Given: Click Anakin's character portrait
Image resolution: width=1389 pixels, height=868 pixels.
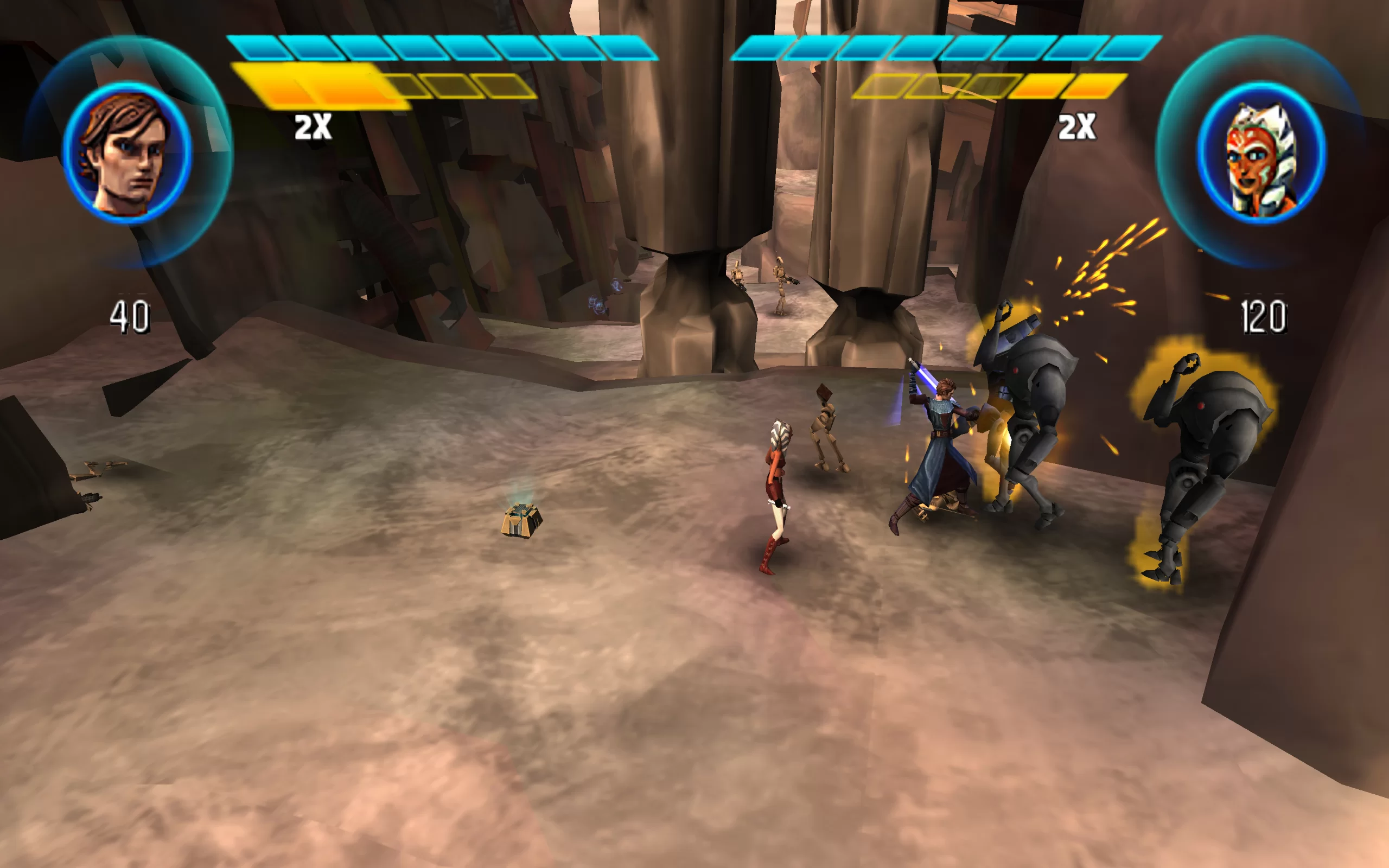Looking at the screenshot, I should [x=127, y=152].
